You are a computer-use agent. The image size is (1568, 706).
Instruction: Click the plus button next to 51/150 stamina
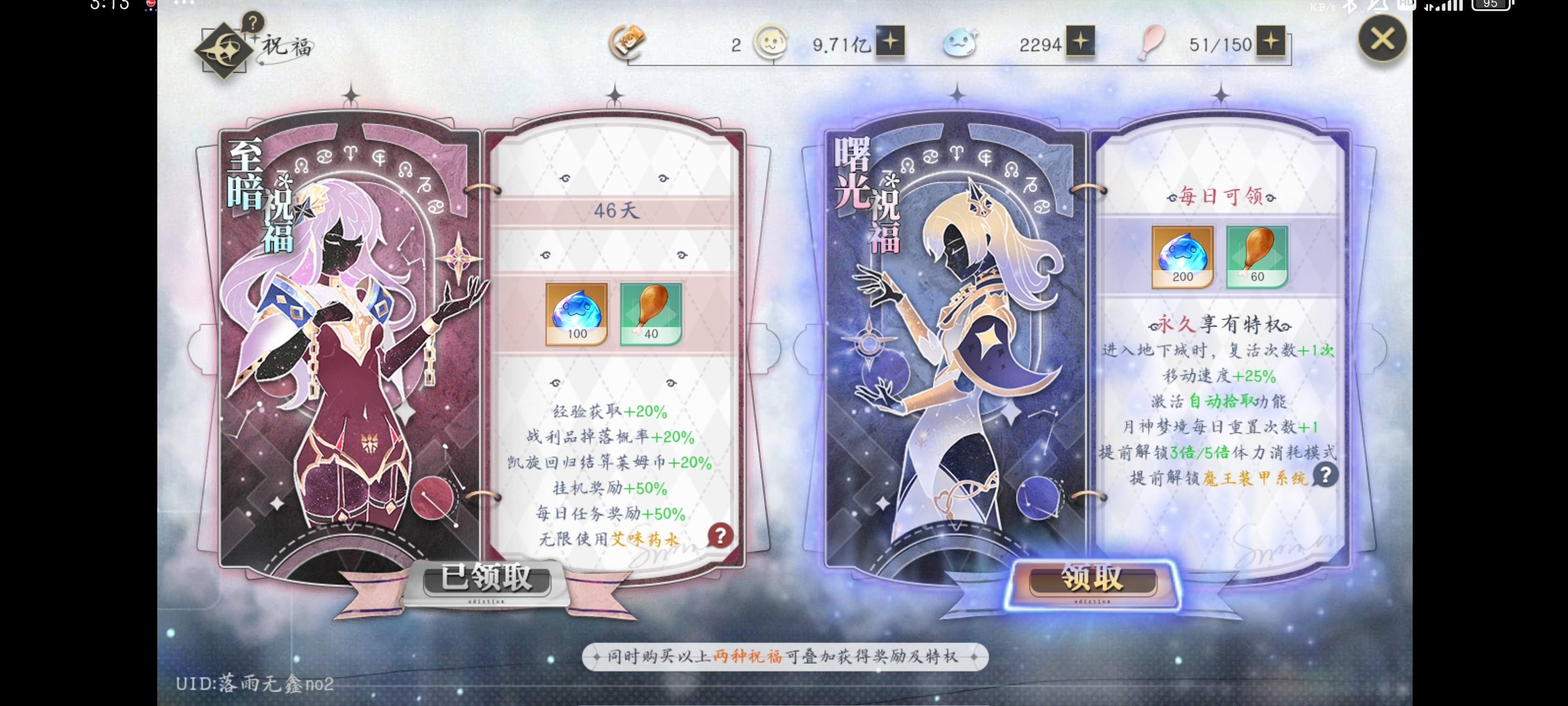click(1272, 44)
